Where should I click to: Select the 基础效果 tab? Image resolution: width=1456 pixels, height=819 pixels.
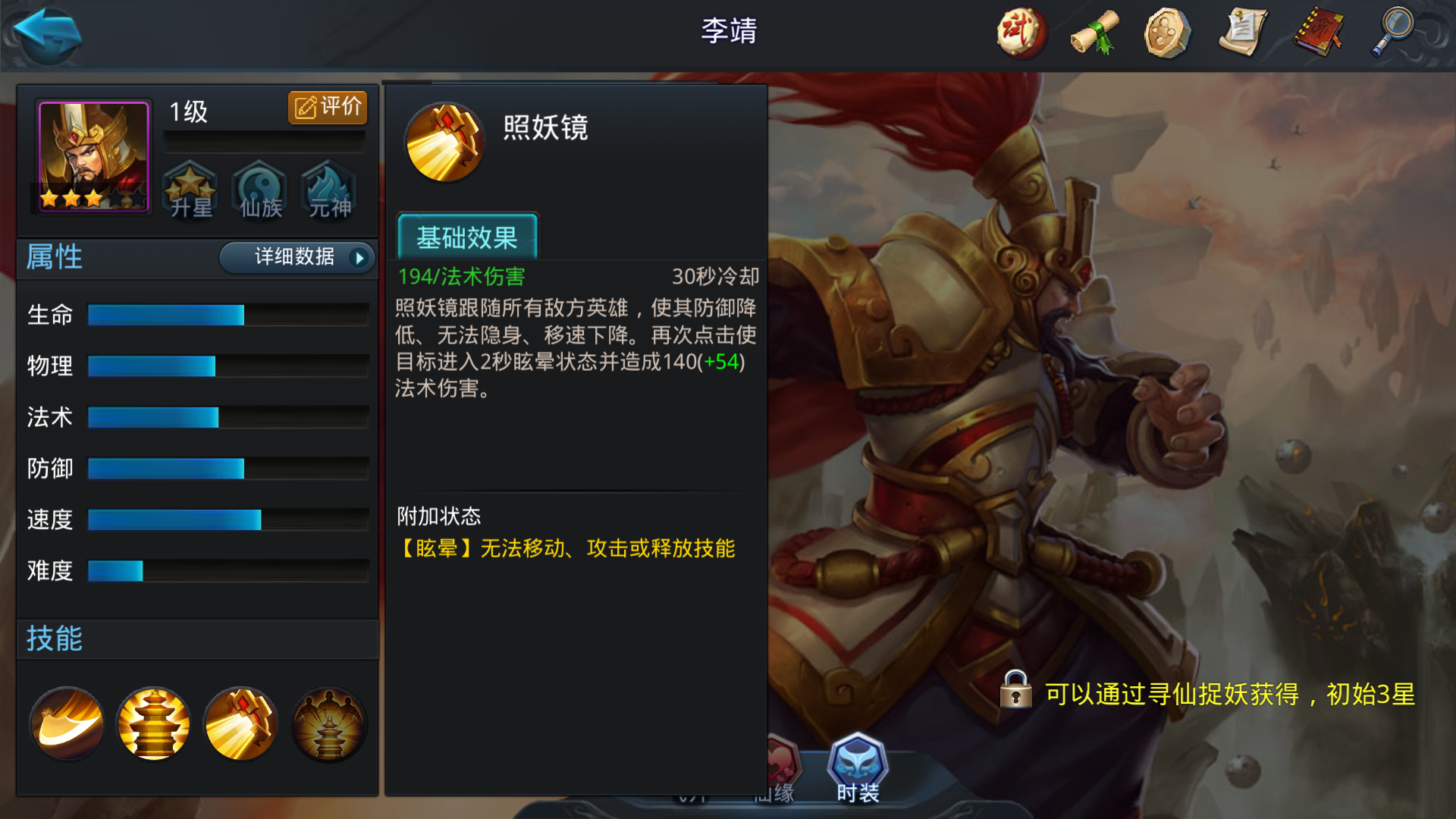(x=467, y=237)
